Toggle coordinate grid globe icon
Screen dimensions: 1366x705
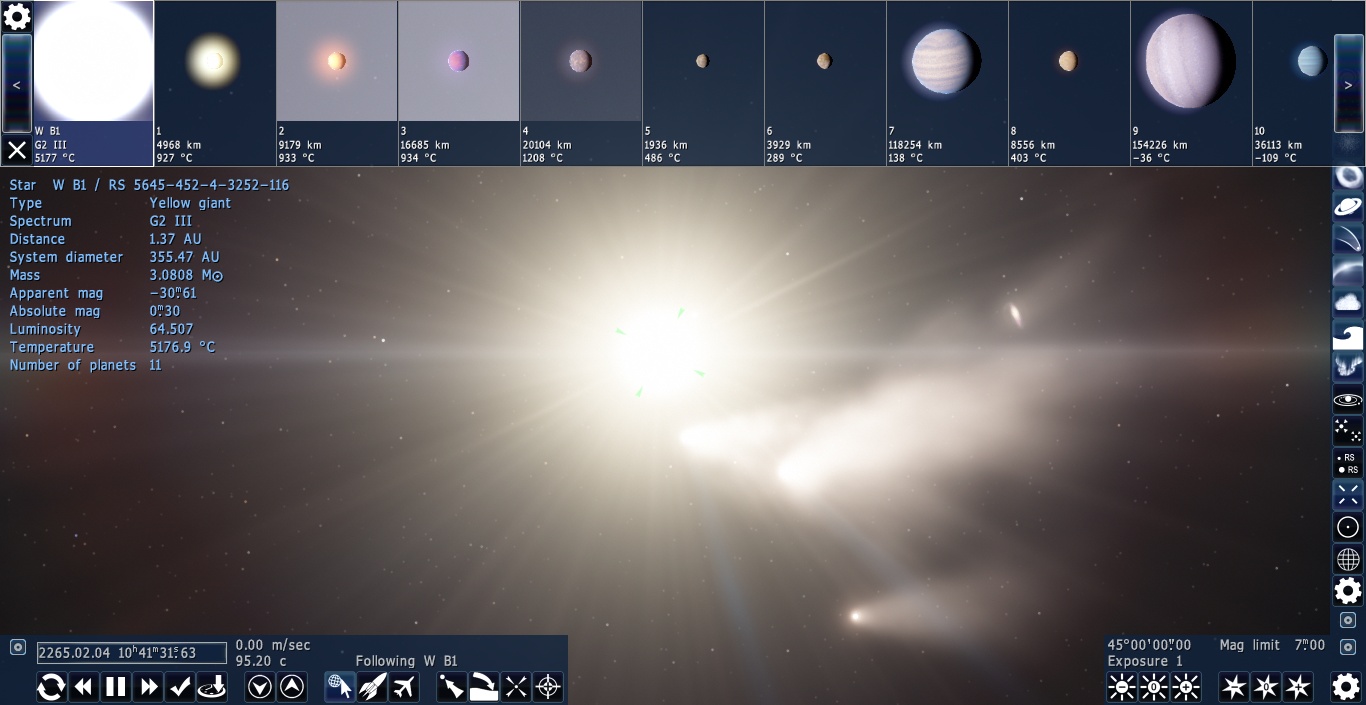[x=1348, y=559]
